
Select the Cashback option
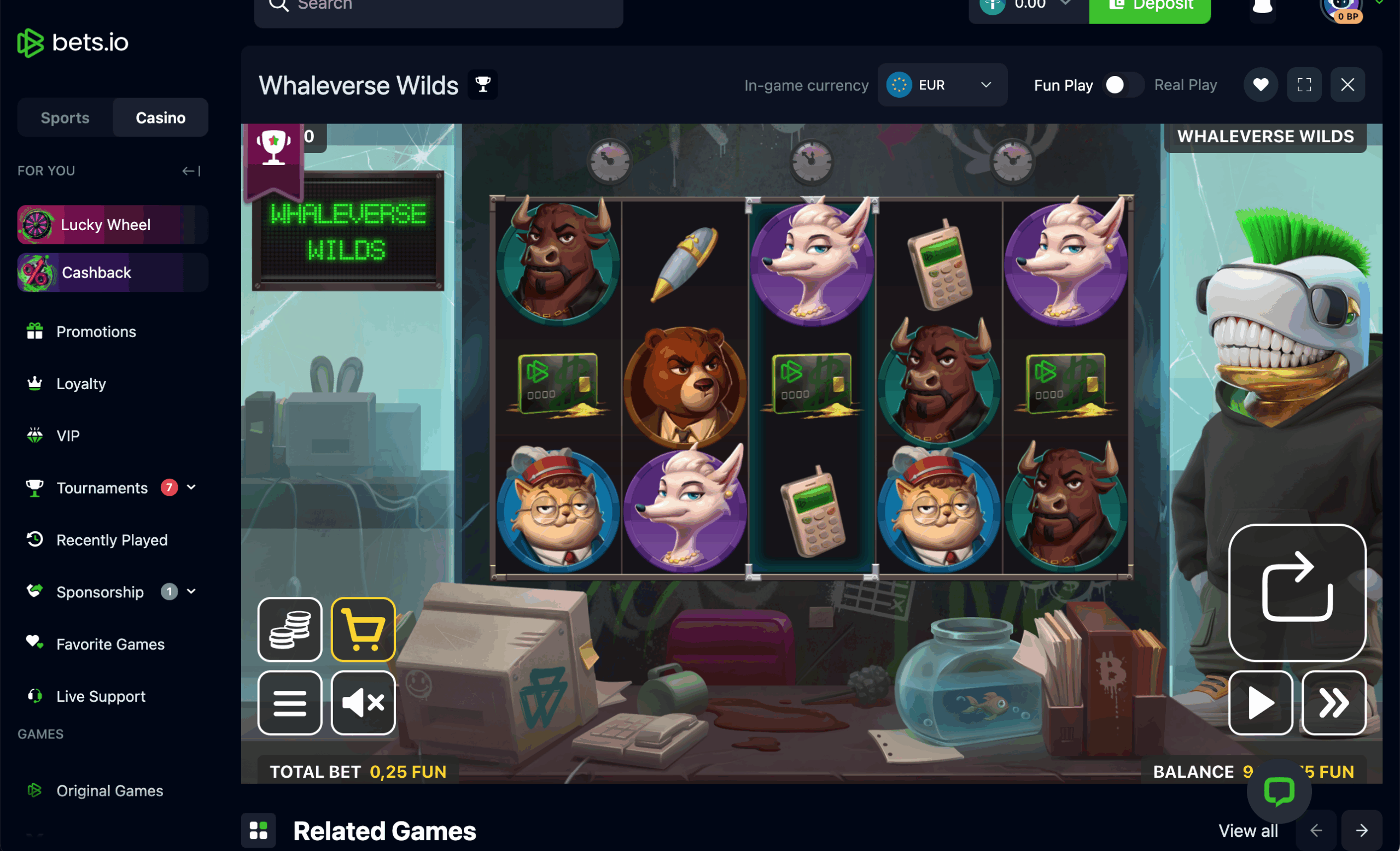[96, 272]
